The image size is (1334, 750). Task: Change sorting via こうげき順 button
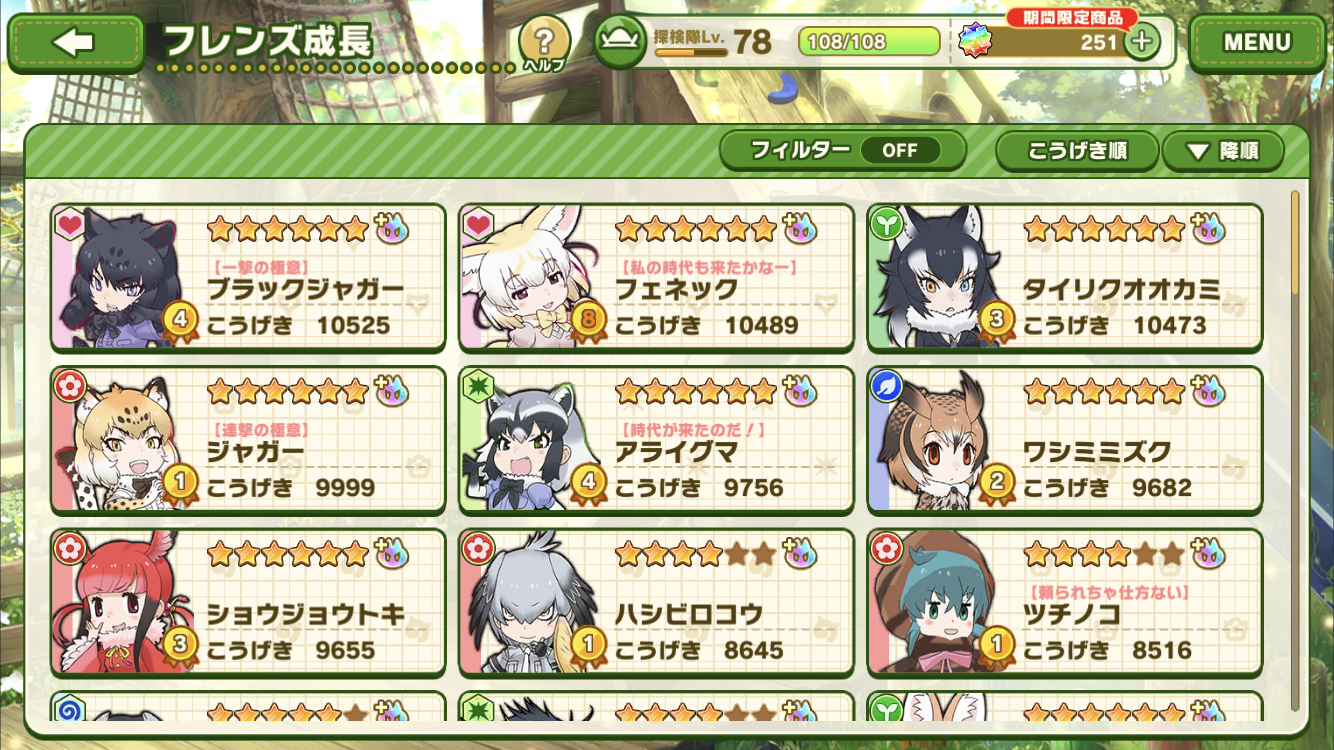(1077, 152)
